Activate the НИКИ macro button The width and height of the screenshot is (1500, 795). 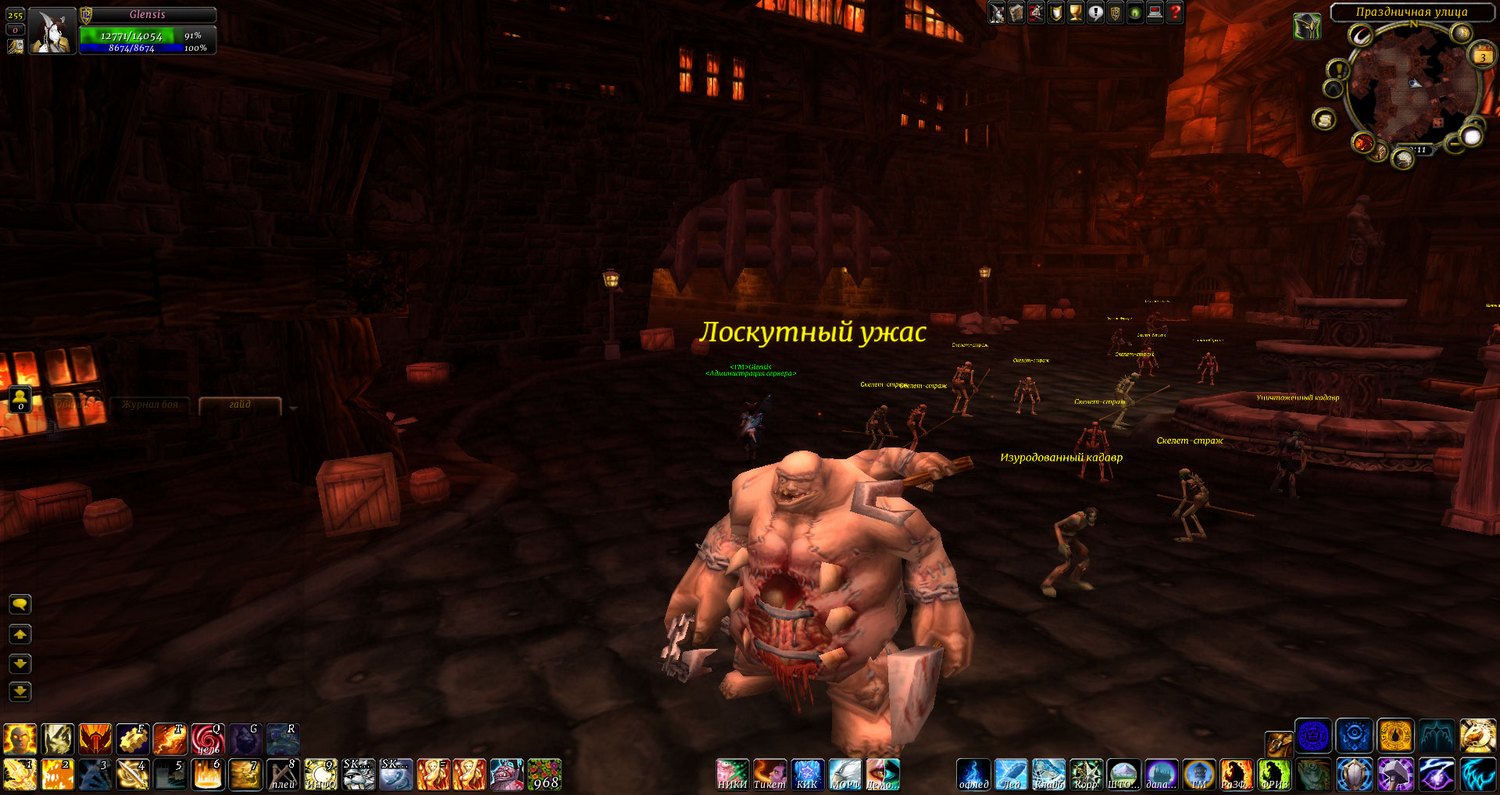733,775
